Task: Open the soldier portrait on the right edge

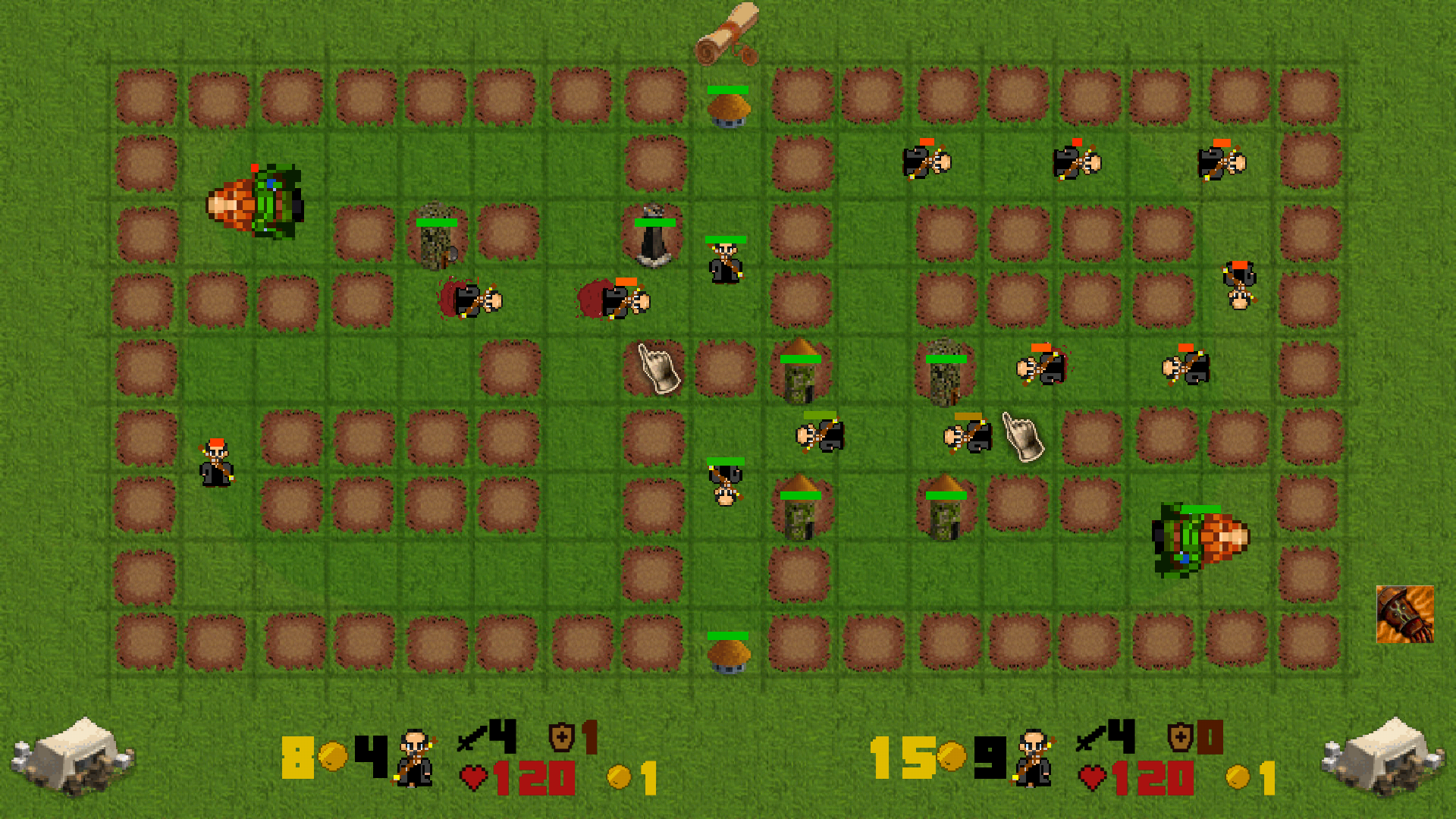Action: (1405, 614)
